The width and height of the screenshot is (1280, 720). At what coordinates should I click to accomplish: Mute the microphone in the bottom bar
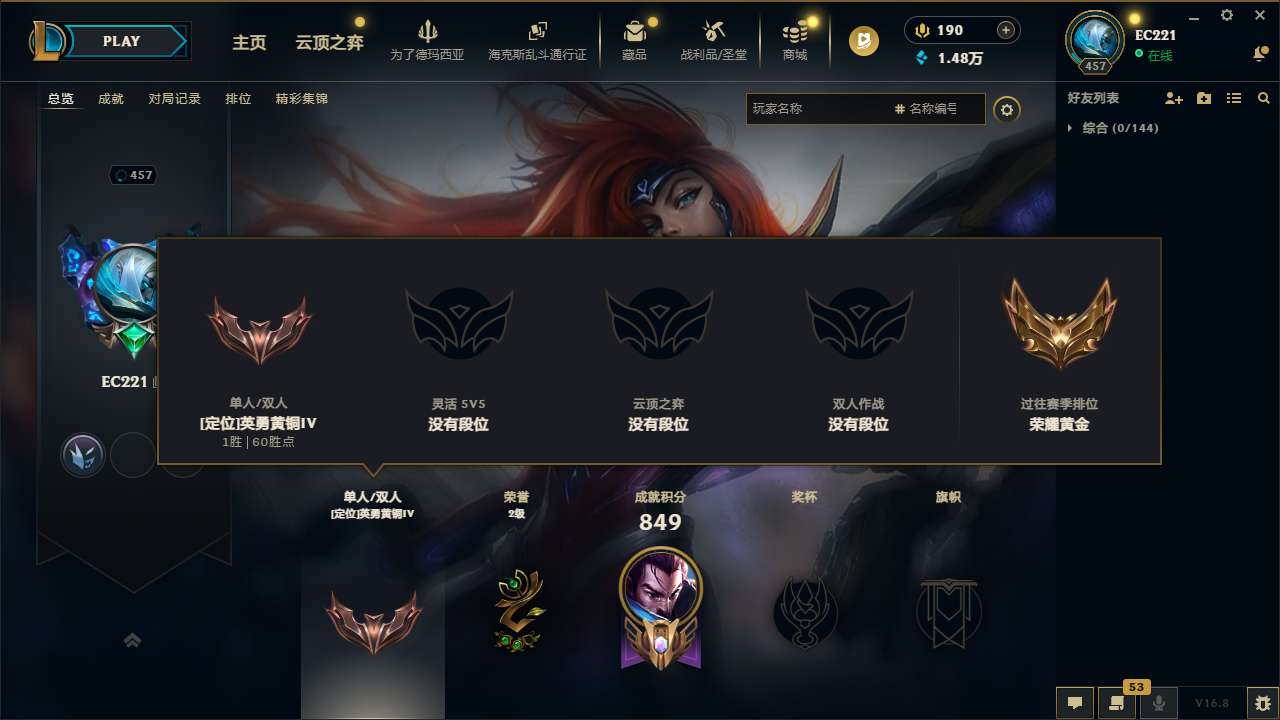tap(1158, 702)
